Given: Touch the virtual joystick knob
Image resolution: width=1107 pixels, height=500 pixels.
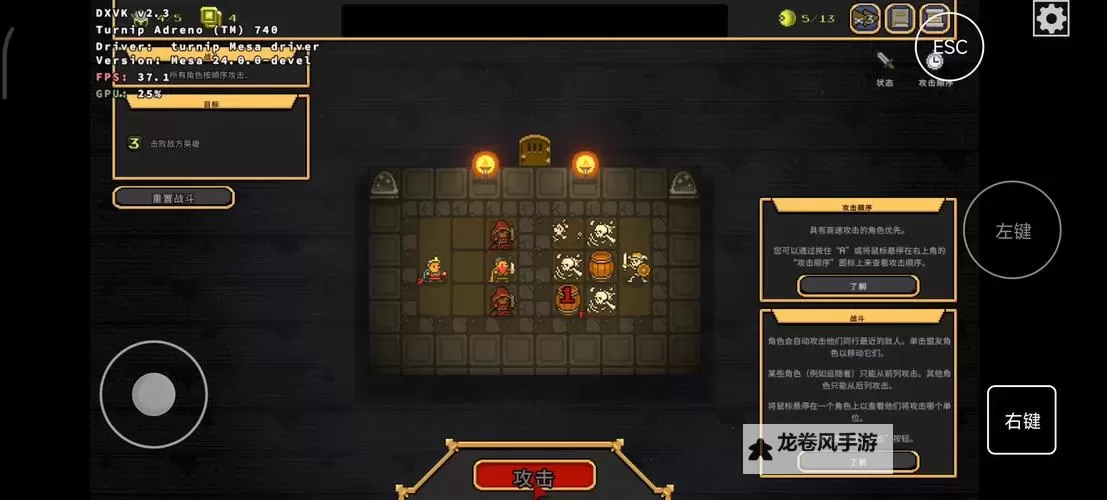Looking at the screenshot, I should coord(154,394).
